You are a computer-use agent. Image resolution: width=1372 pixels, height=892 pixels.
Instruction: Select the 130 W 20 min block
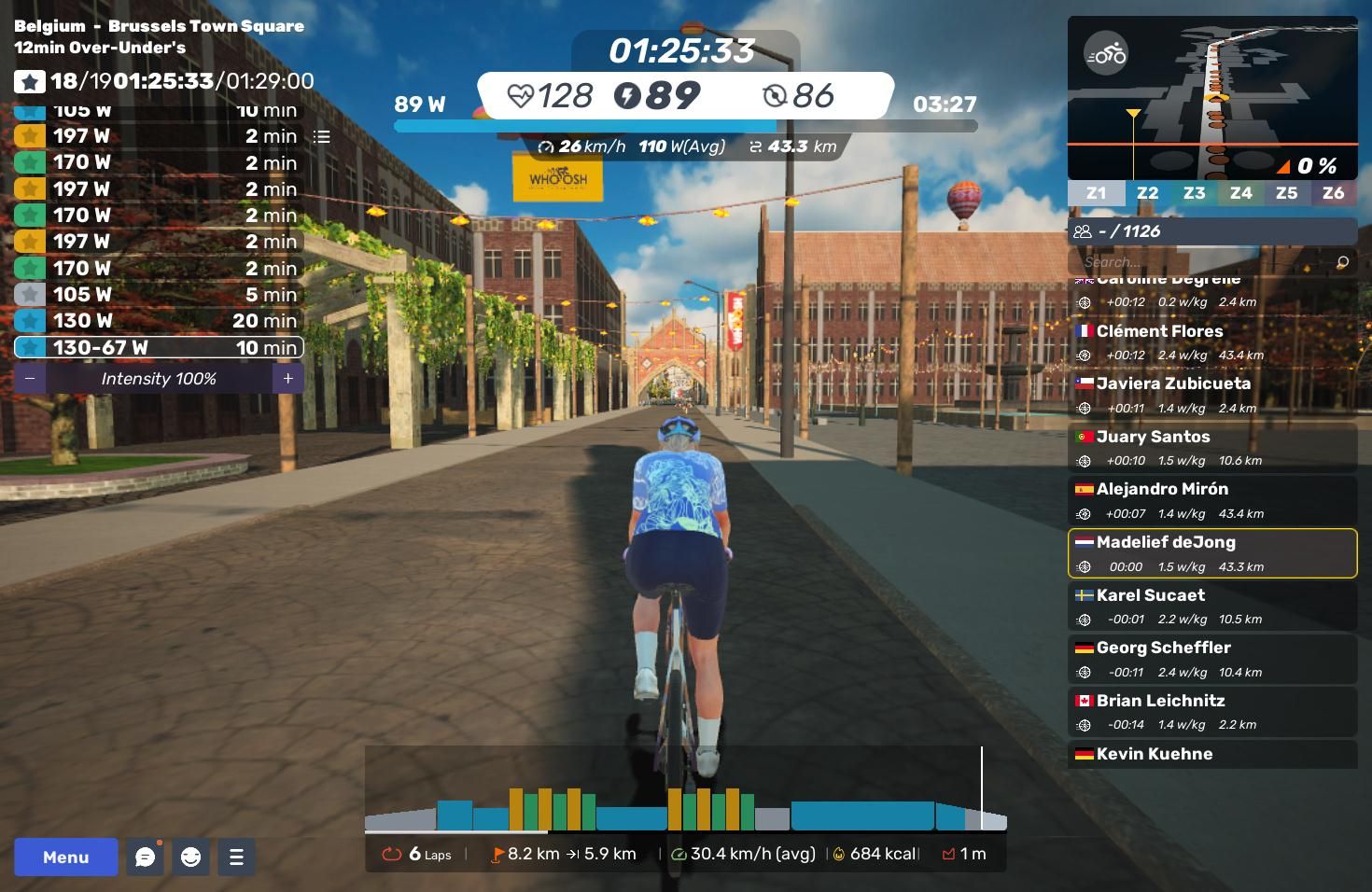point(159,321)
